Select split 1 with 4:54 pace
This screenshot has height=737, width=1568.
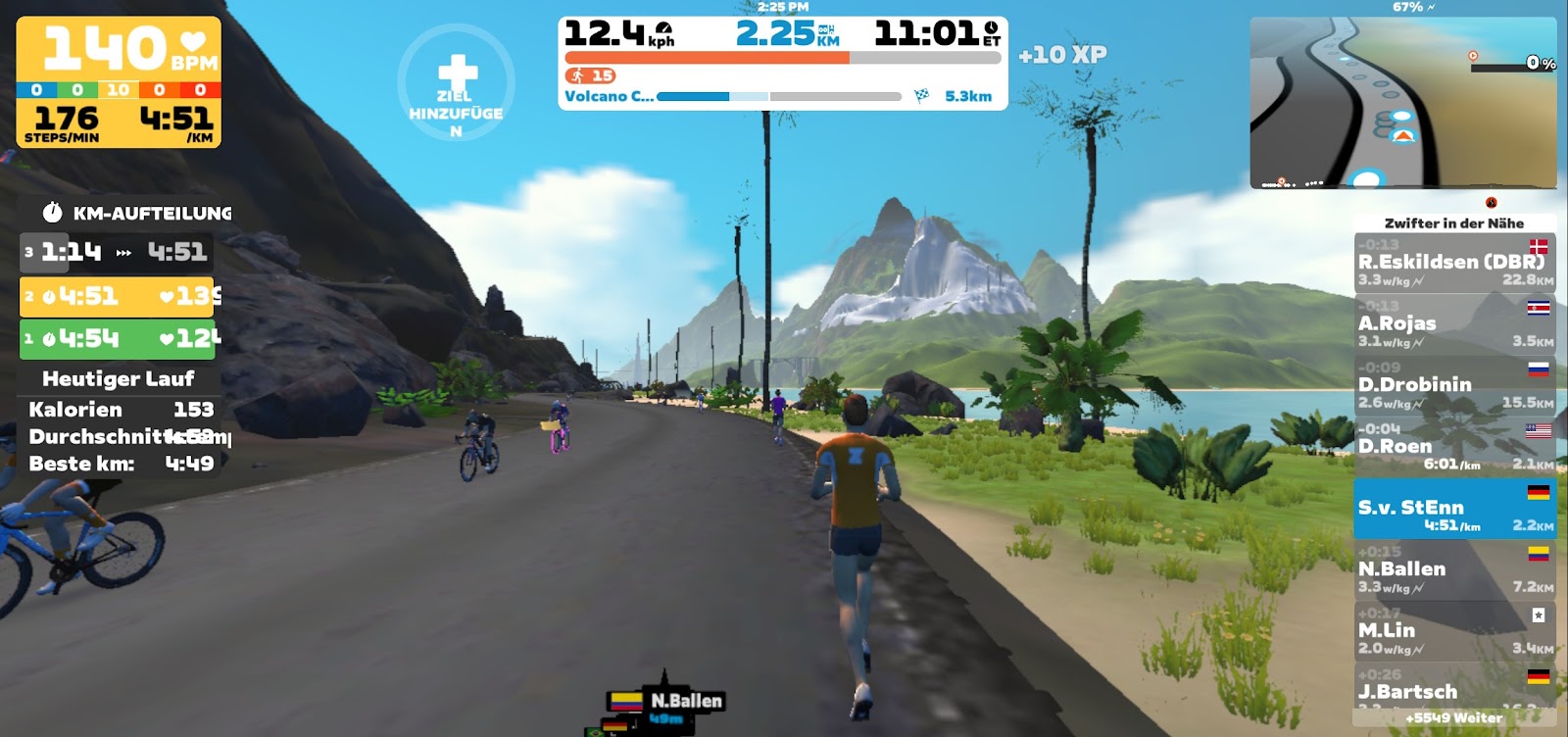pyautogui.click(x=118, y=339)
